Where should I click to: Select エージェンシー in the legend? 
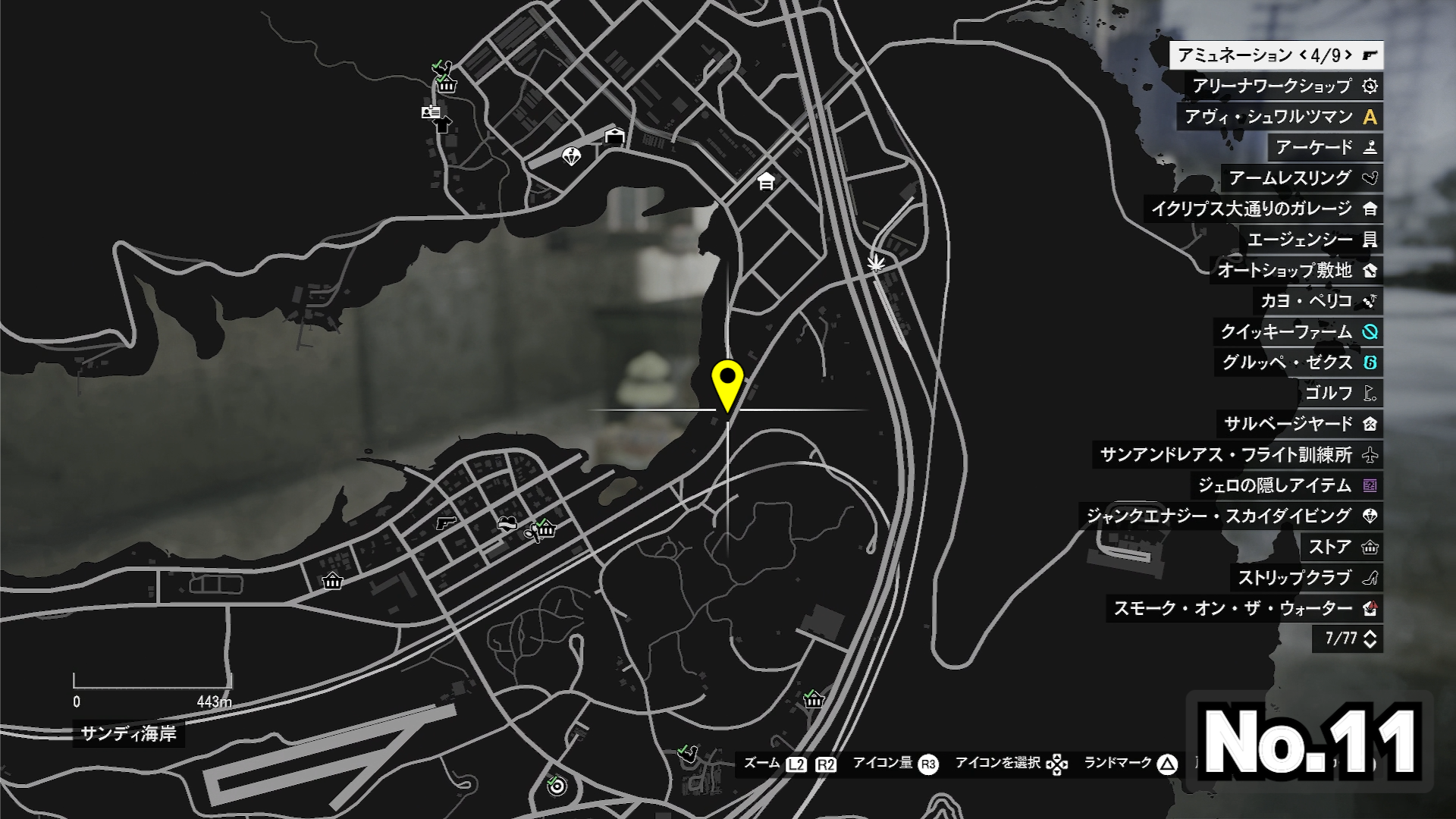(1311, 240)
